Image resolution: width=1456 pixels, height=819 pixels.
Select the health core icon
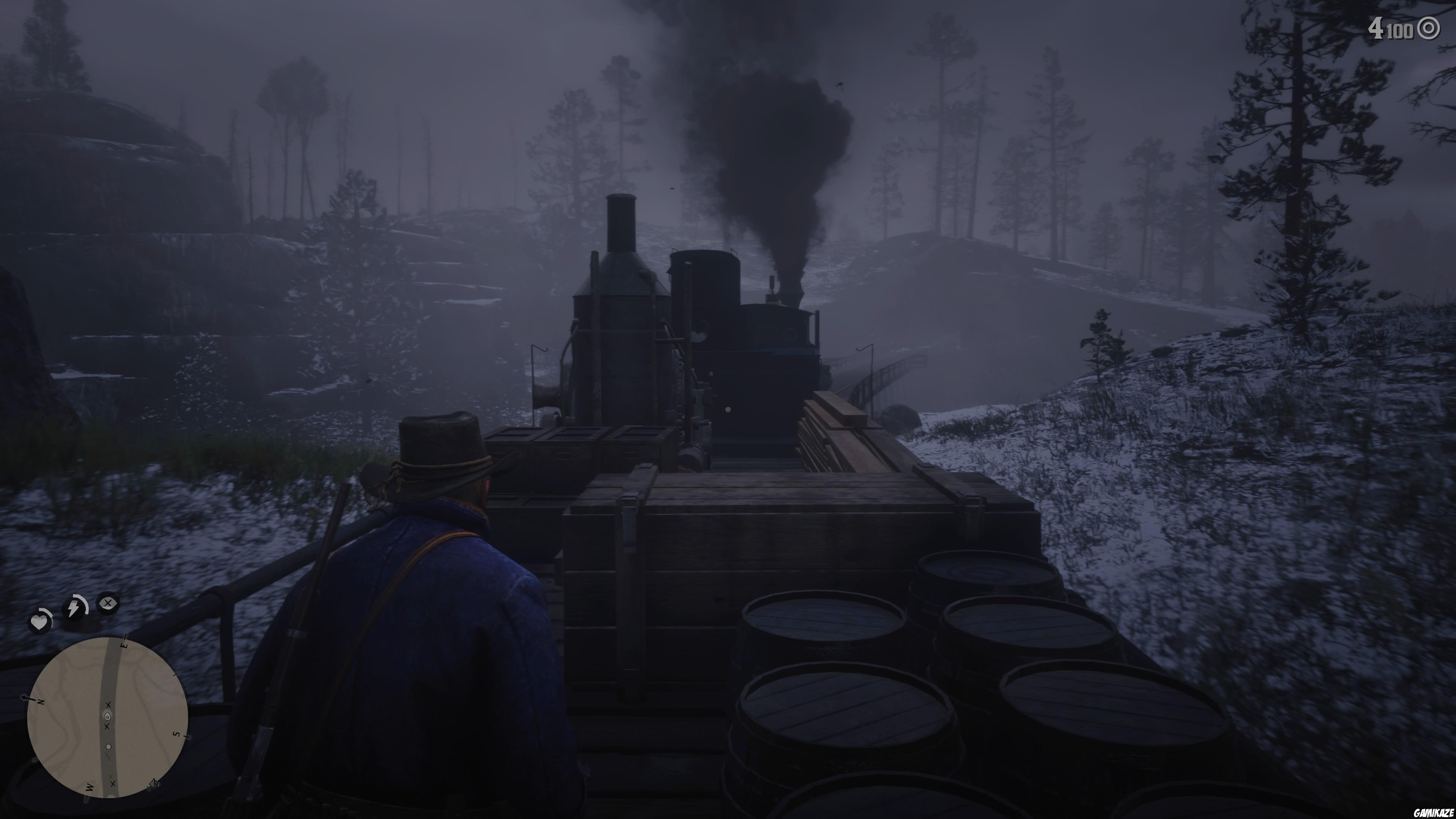coord(41,621)
